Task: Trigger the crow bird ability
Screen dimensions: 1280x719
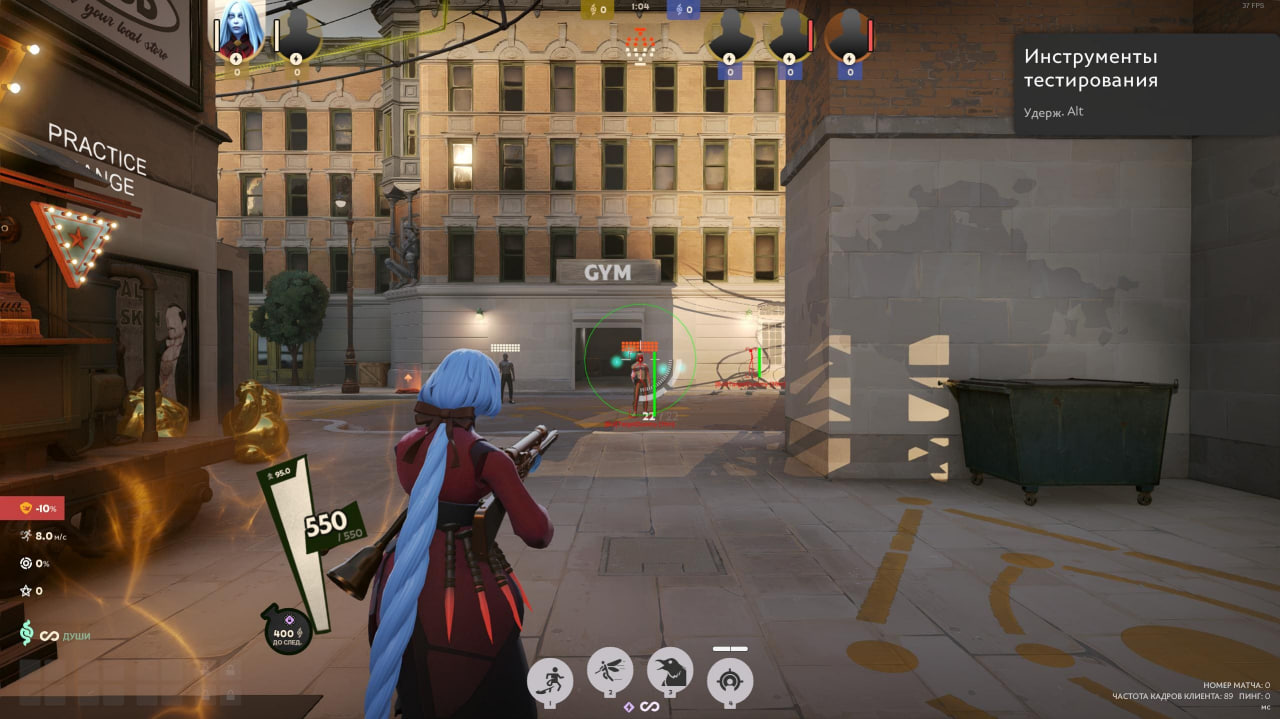Action: click(670, 671)
